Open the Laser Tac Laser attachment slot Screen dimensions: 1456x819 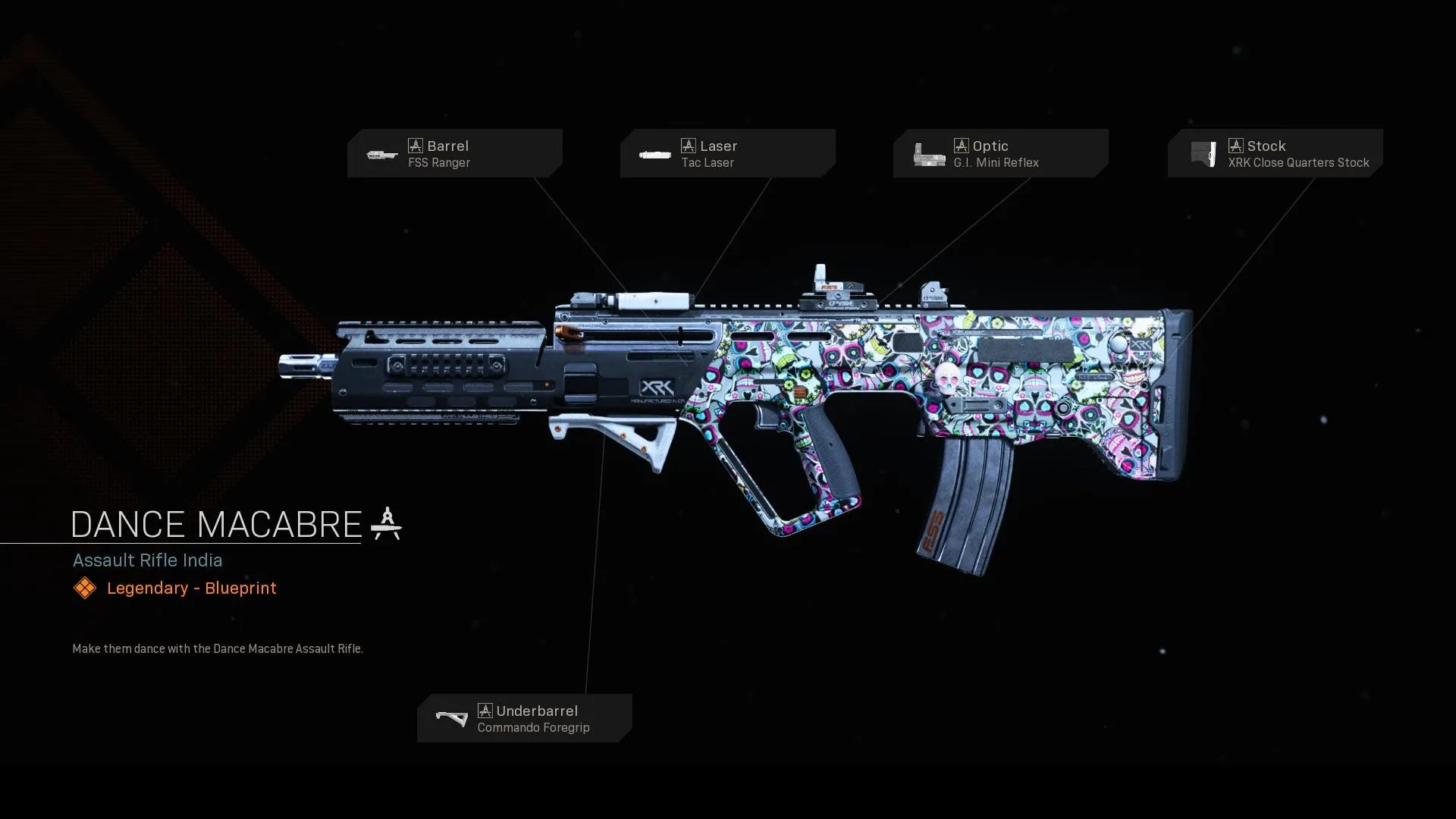[x=727, y=153]
